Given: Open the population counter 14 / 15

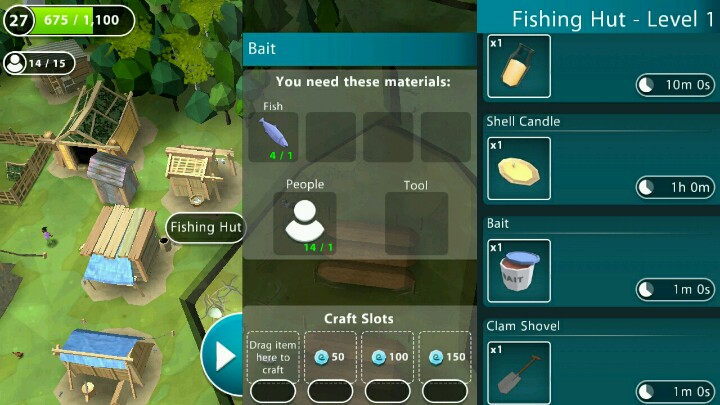Looking at the screenshot, I should pos(39,63).
